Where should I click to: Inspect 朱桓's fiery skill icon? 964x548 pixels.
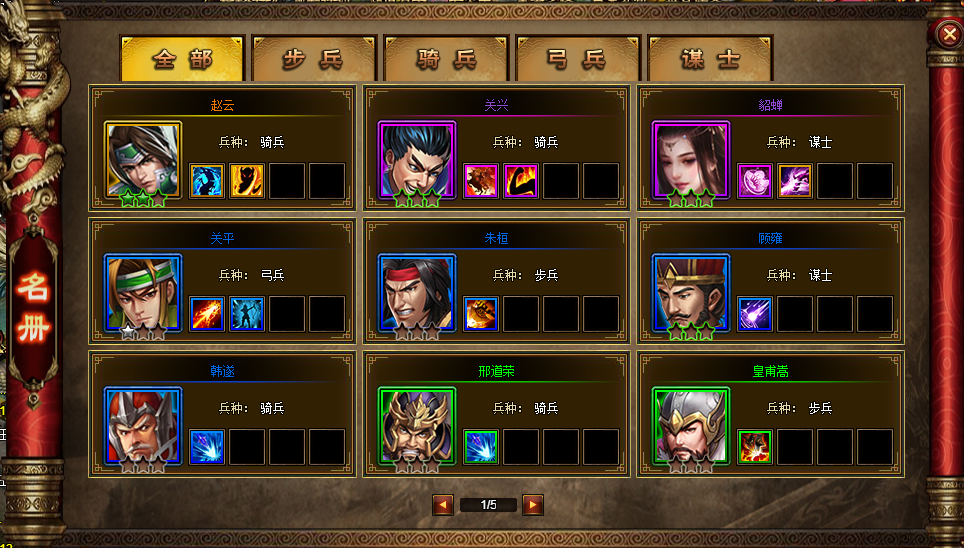(x=481, y=314)
